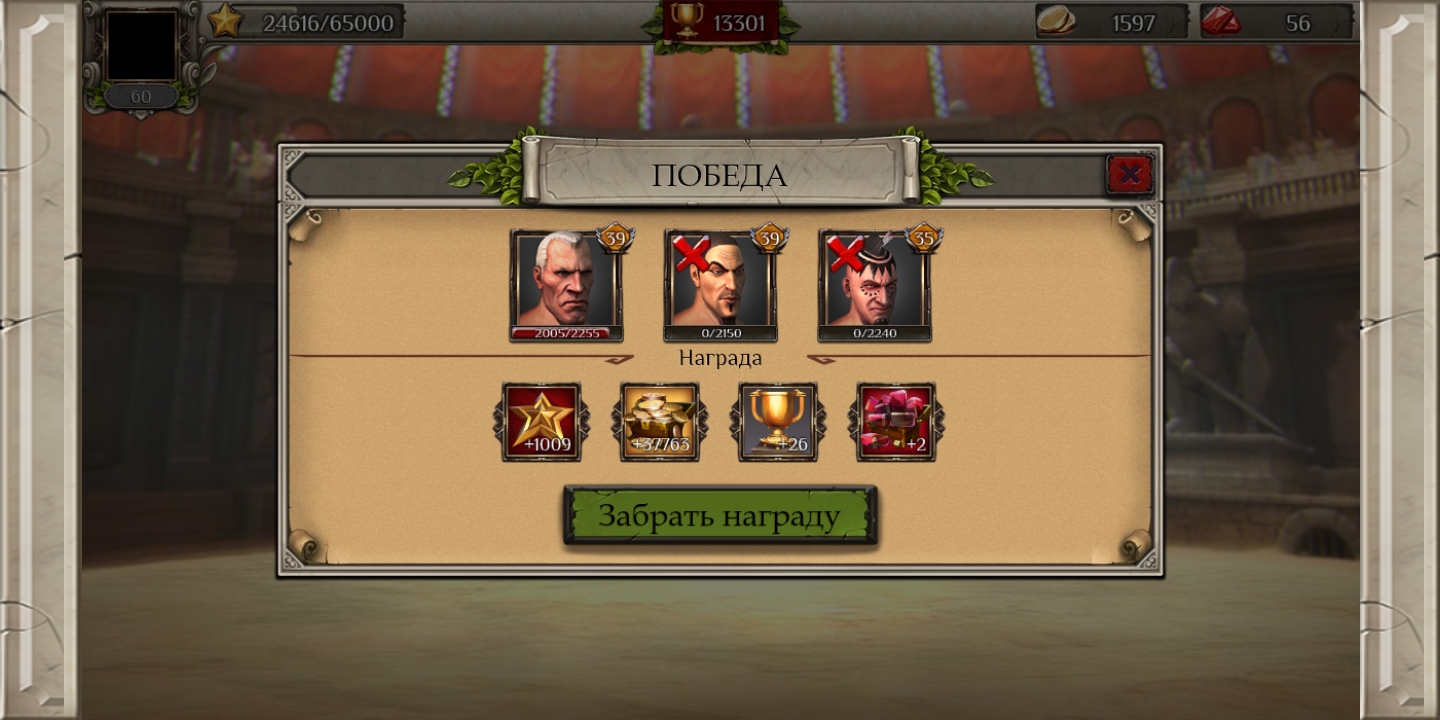Screen dimensions: 1440x720
Task: Open the trophy rating banner
Action: (x=720, y=22)
